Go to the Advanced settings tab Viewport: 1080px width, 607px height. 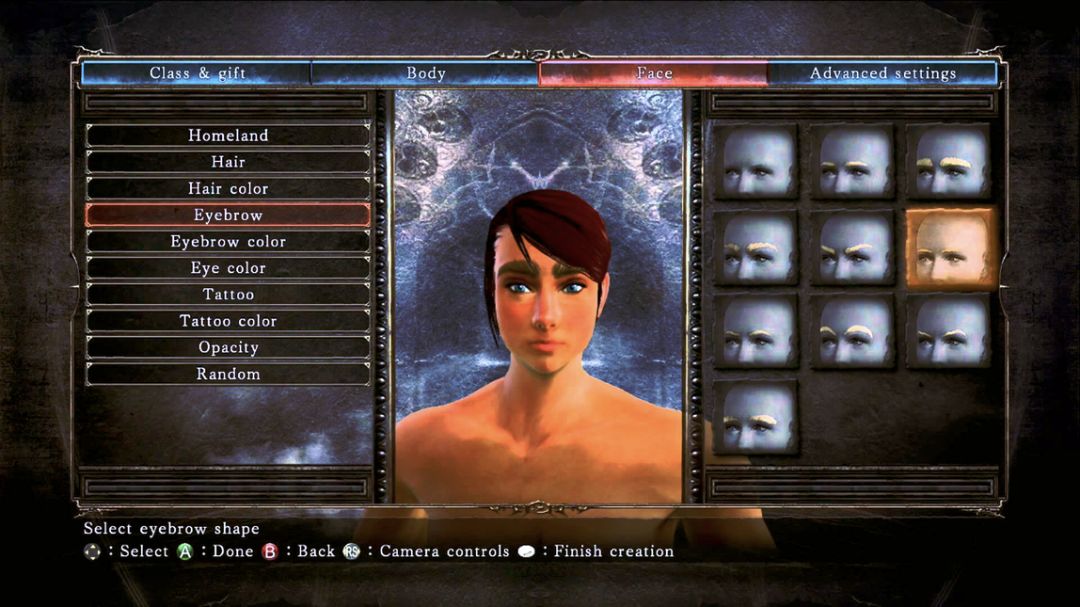point(882,73)
